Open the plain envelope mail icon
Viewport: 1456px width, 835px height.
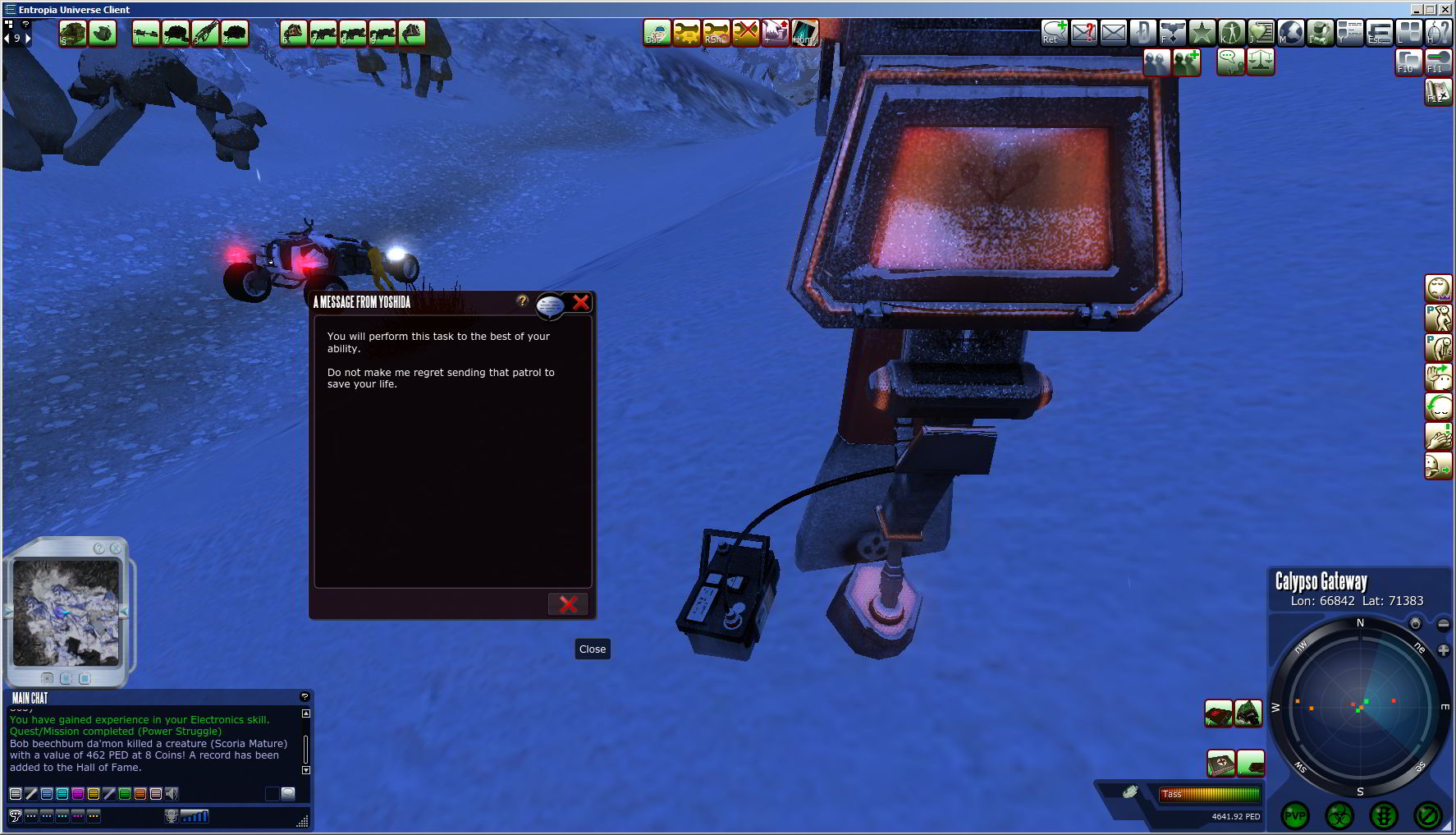point(1113,33)
